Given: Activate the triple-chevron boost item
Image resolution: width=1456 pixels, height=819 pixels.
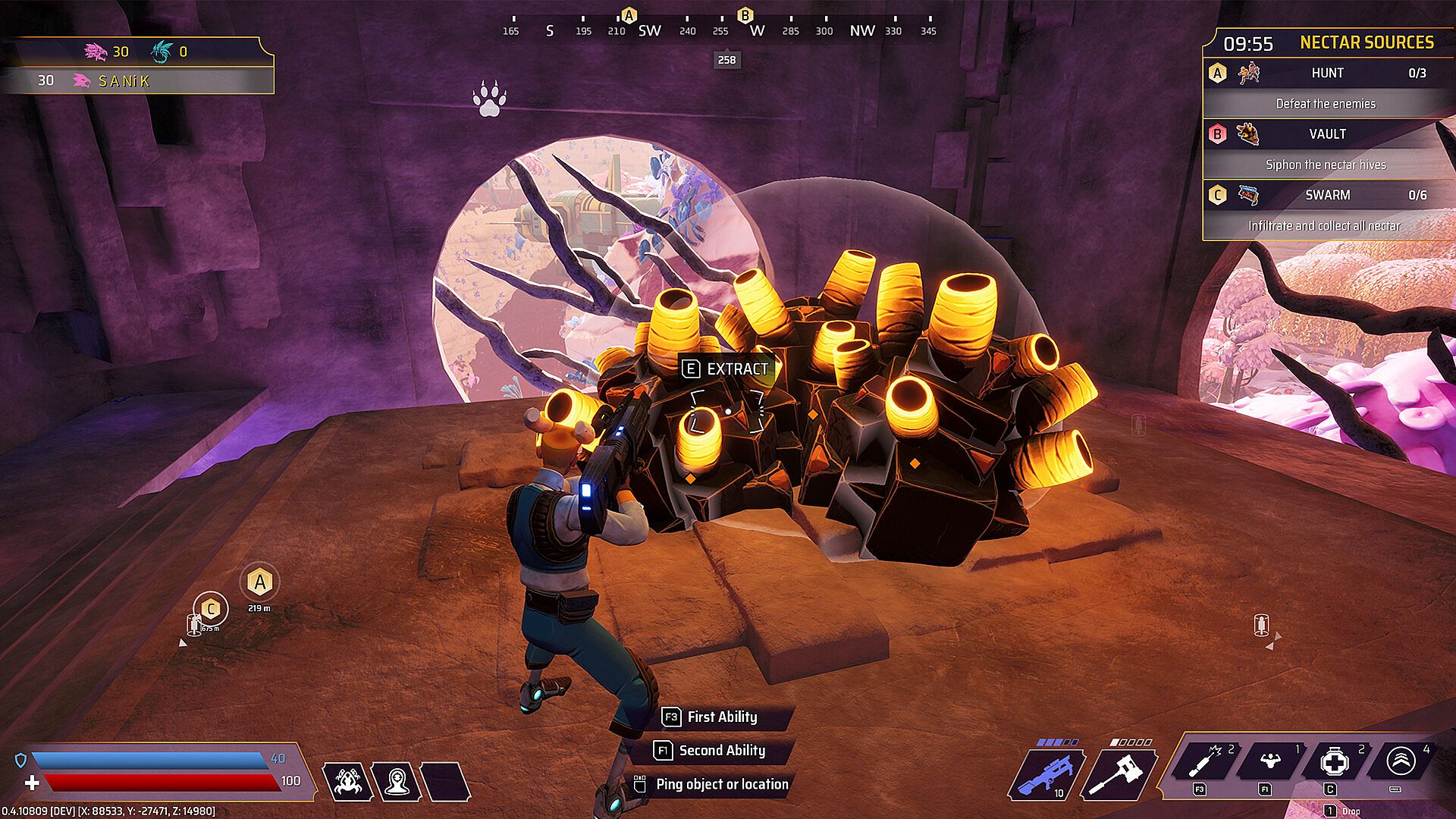Looking at the screenshot, I should tap(1400, 761).
